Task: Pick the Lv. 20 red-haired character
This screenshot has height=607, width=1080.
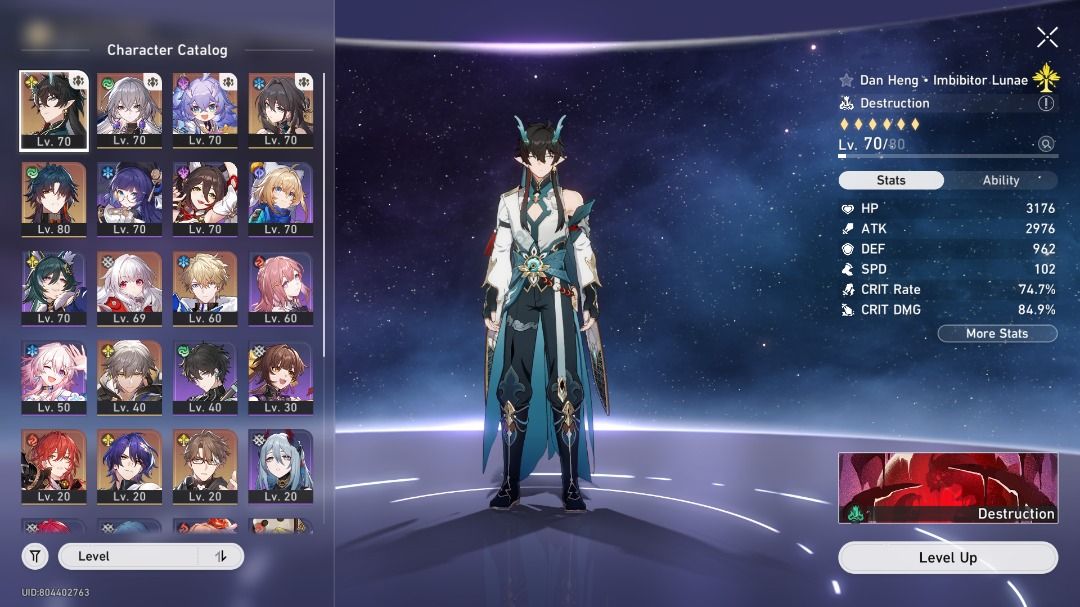Action: pyautogui.click(x=54, y=466)
